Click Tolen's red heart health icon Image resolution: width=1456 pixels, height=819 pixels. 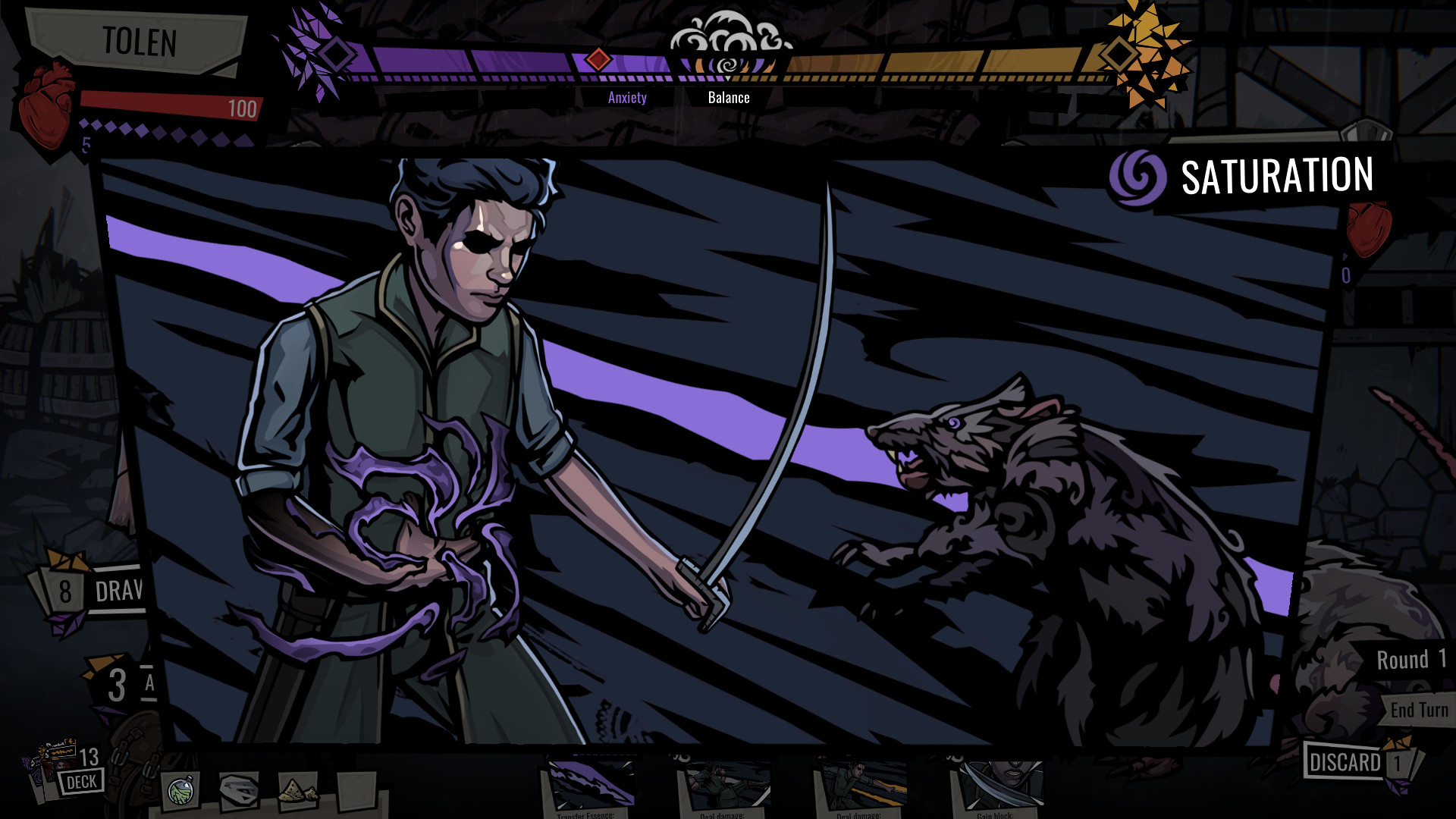coord(47,99)
